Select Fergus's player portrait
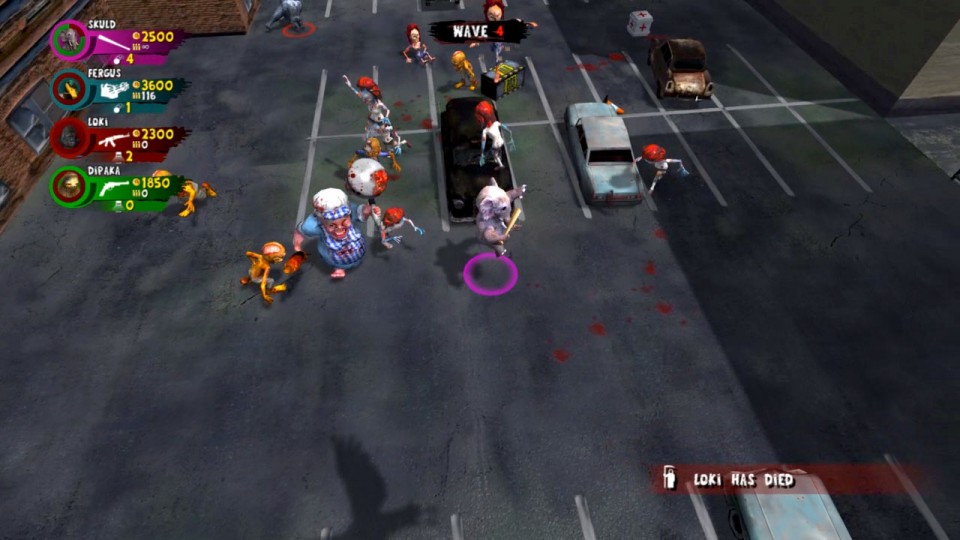 point(70,88)
